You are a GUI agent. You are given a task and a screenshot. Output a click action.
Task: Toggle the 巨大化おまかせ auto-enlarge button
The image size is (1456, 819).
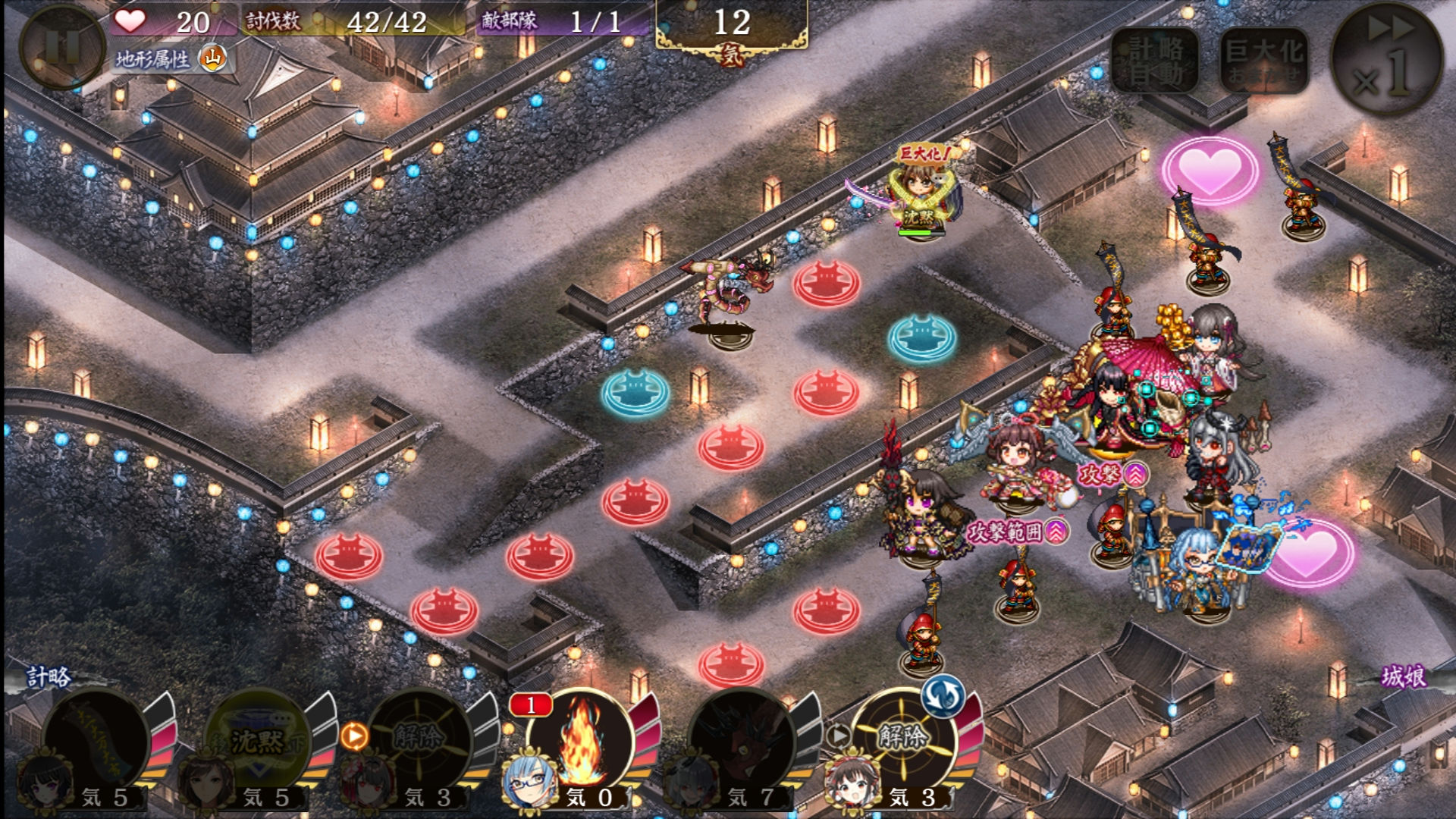click(x=1264, y=61)
